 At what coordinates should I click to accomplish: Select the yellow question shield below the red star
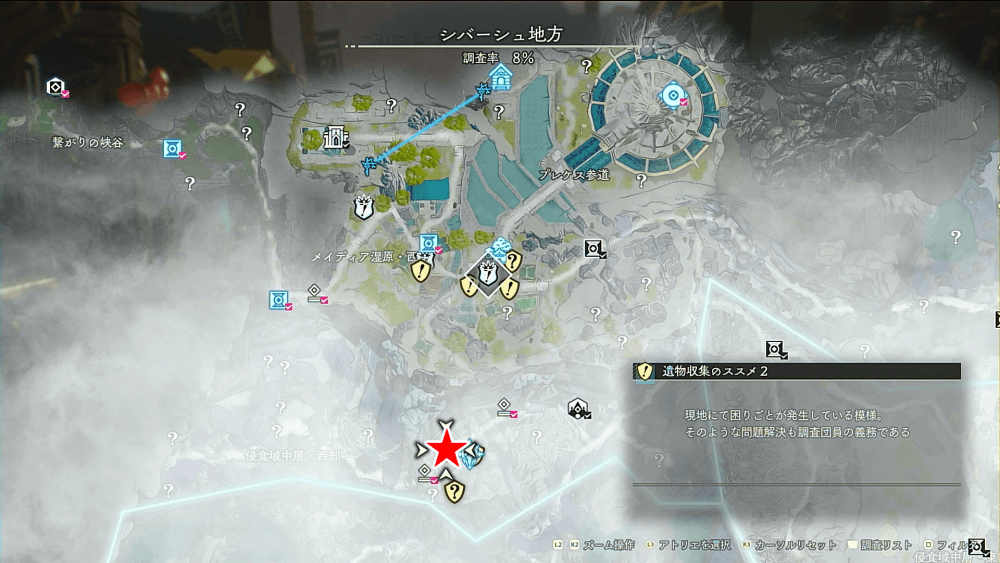coord(455,490)
